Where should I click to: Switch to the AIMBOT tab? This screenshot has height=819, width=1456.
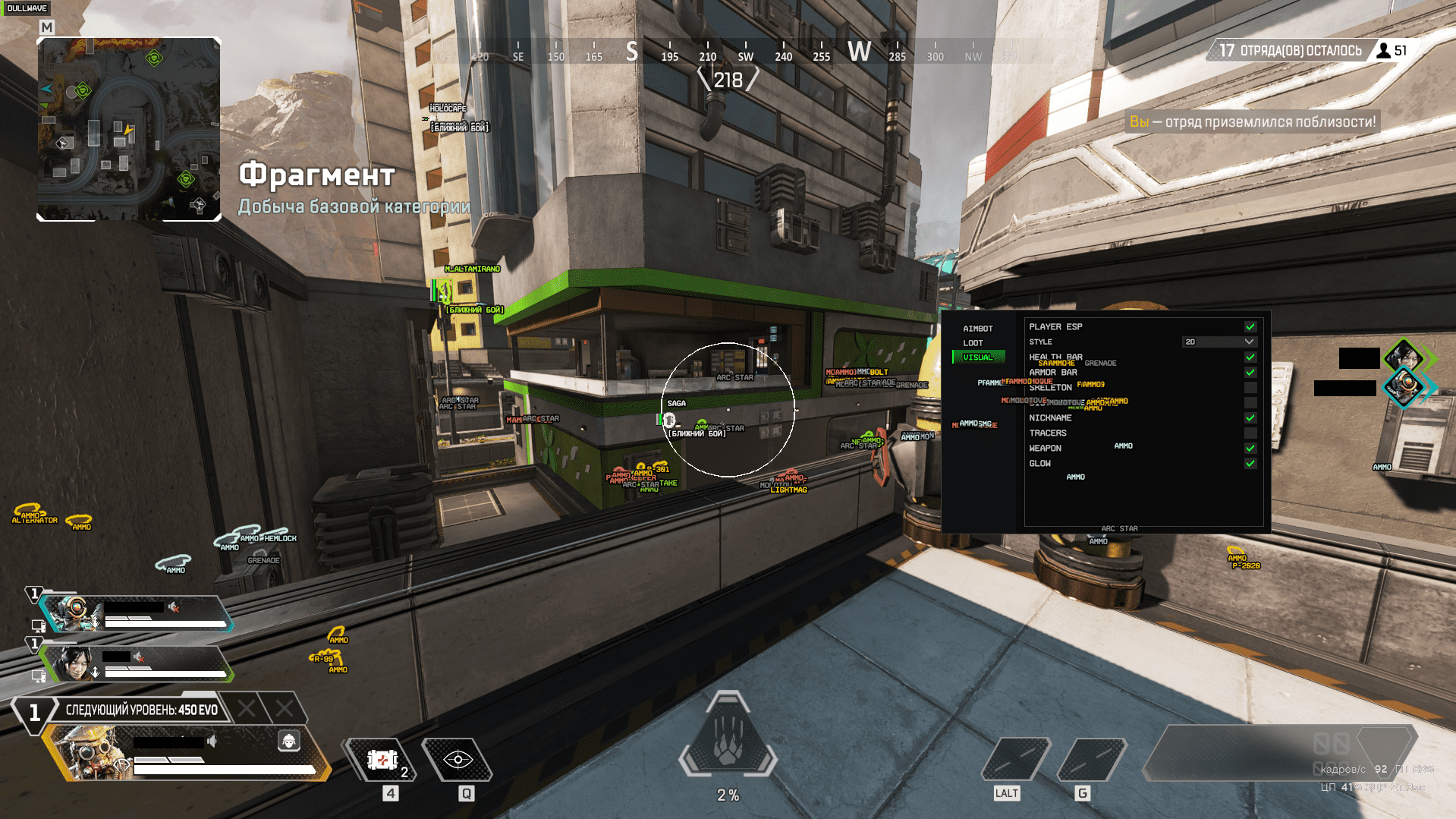tap(978, 328)
